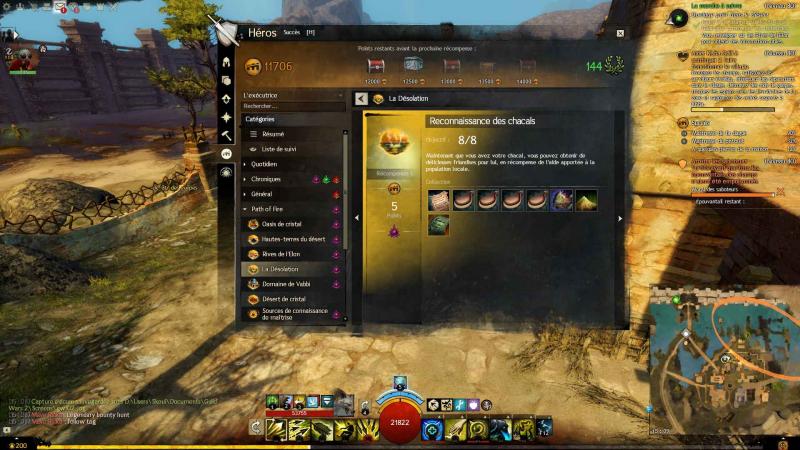Click the achievement search field
Image resolution: width=800 pixels, height=450 pixels.
293,105
